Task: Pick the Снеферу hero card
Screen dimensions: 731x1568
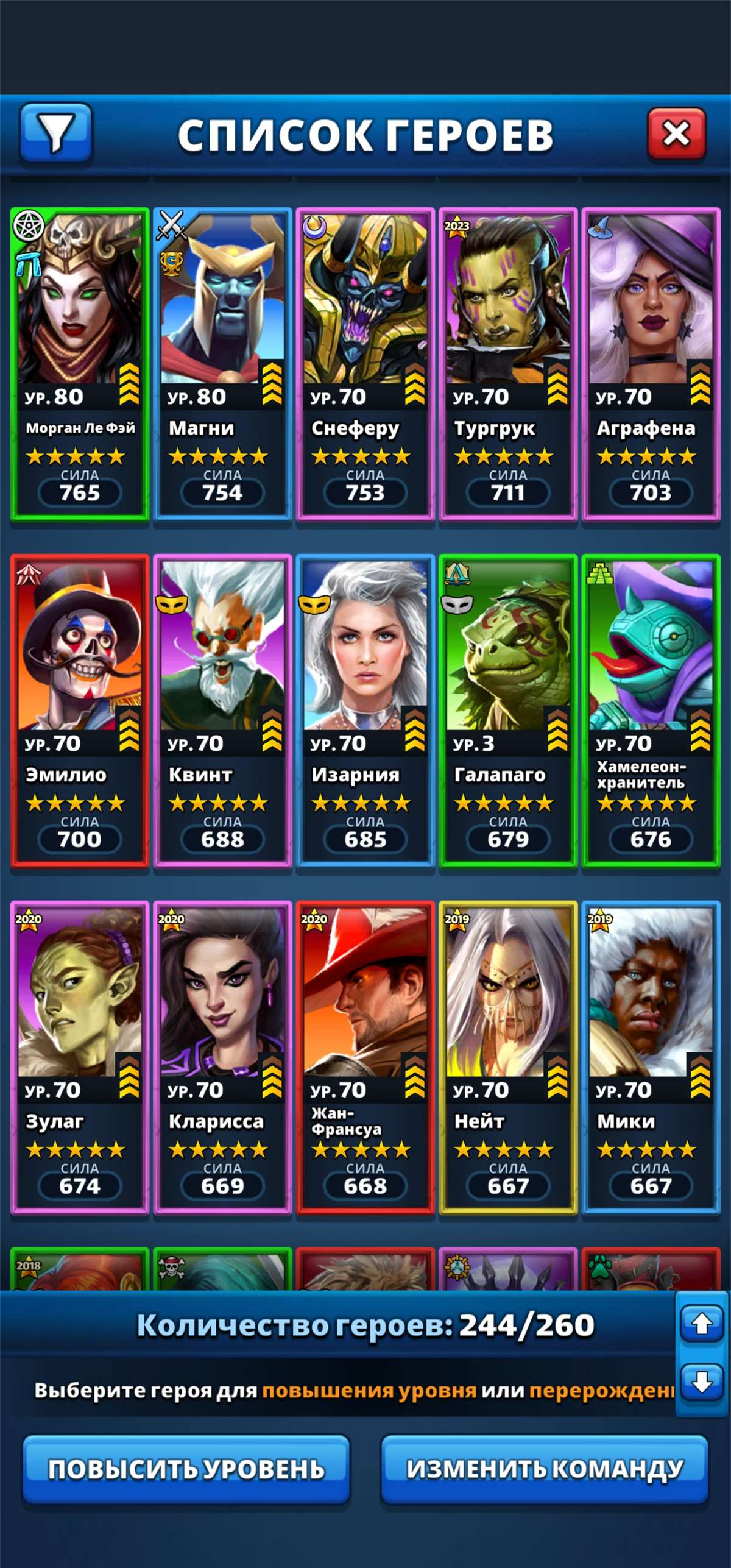Action: [x=365, y=364]
